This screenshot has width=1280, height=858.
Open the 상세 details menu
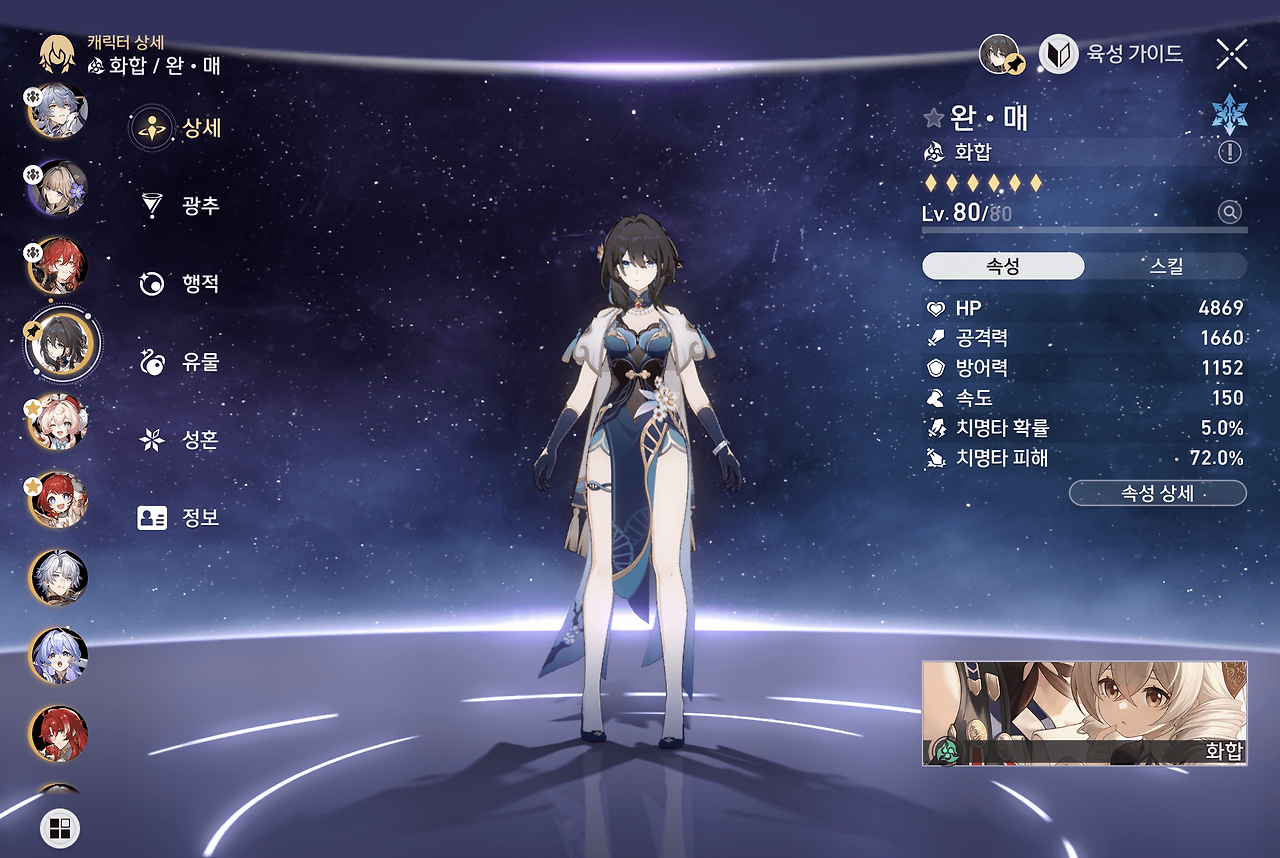178,128
